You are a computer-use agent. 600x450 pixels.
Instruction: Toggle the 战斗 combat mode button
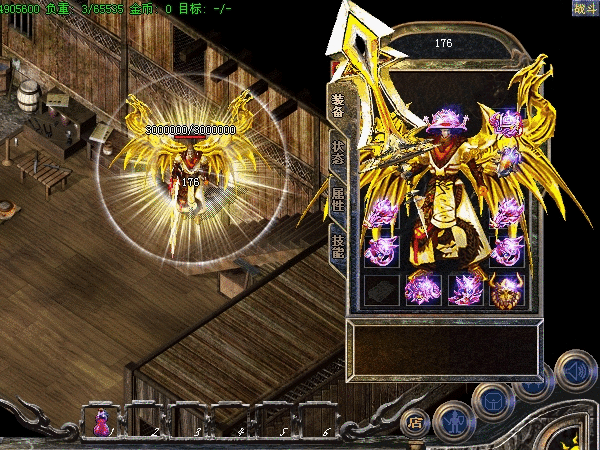[584, 9]
